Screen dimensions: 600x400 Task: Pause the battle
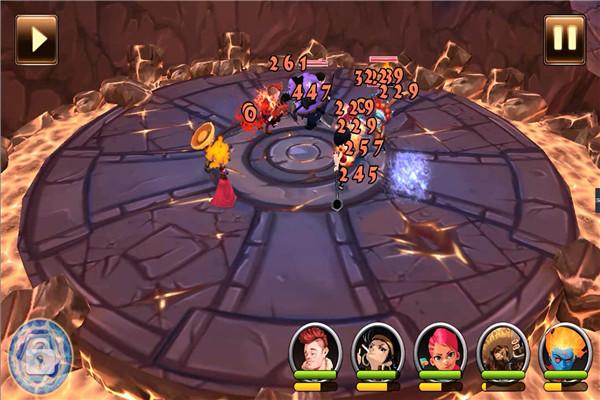564,39
